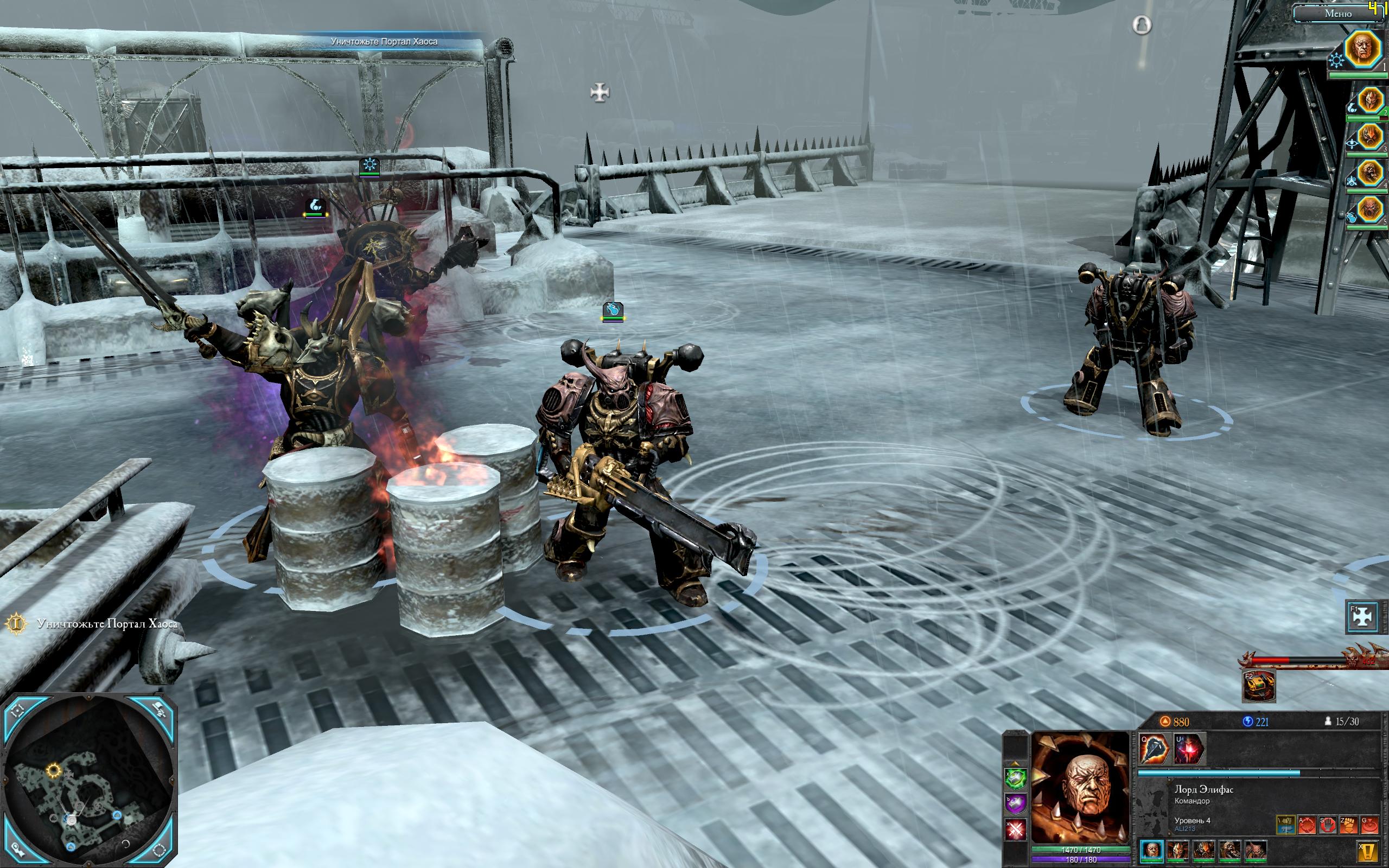The height and width of the screenshot is (868, 1389).
Task: Click the minimap's focus-camera corner button
Action: 17,711
